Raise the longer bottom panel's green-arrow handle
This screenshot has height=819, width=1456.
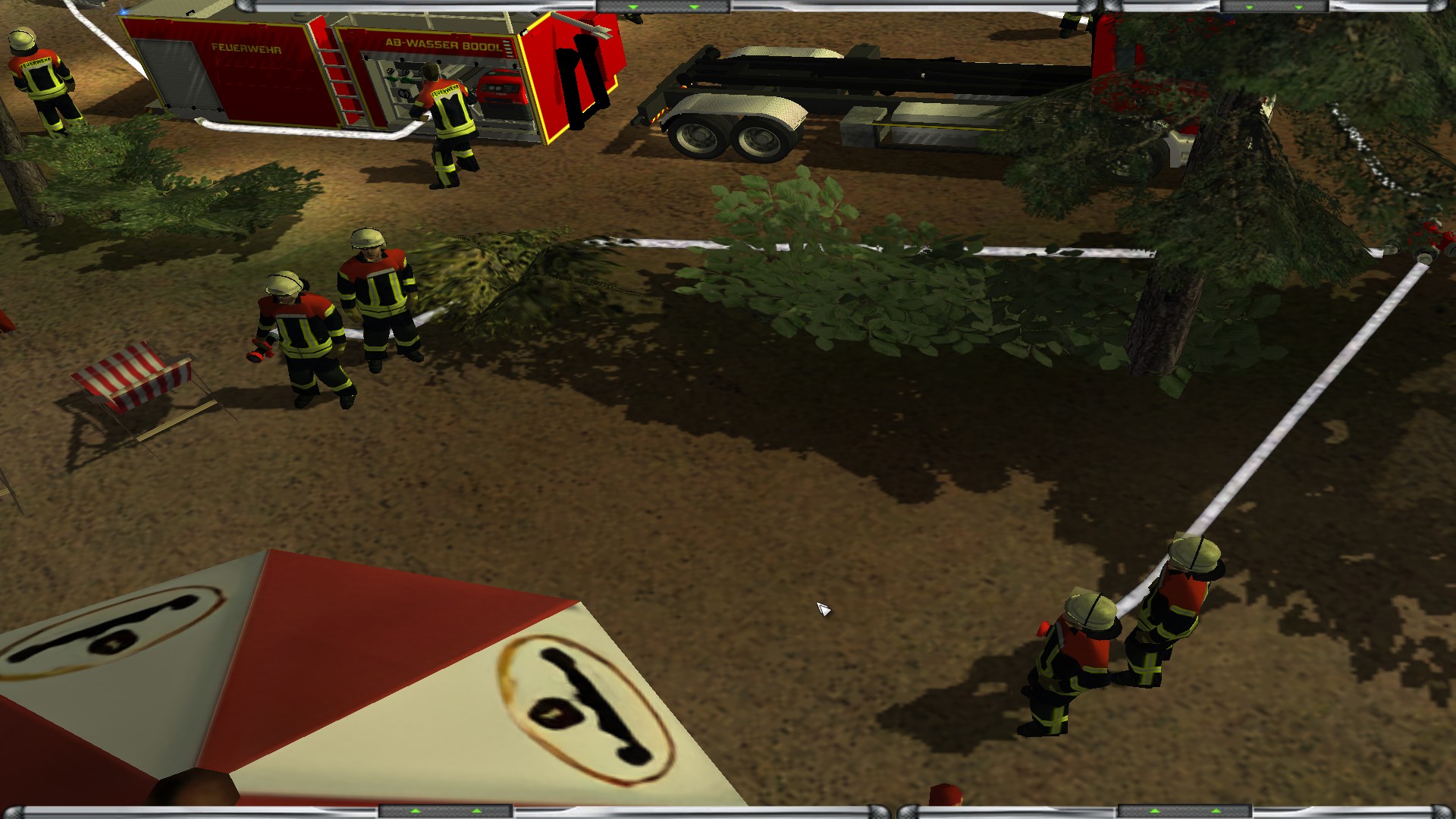point(445,812)
